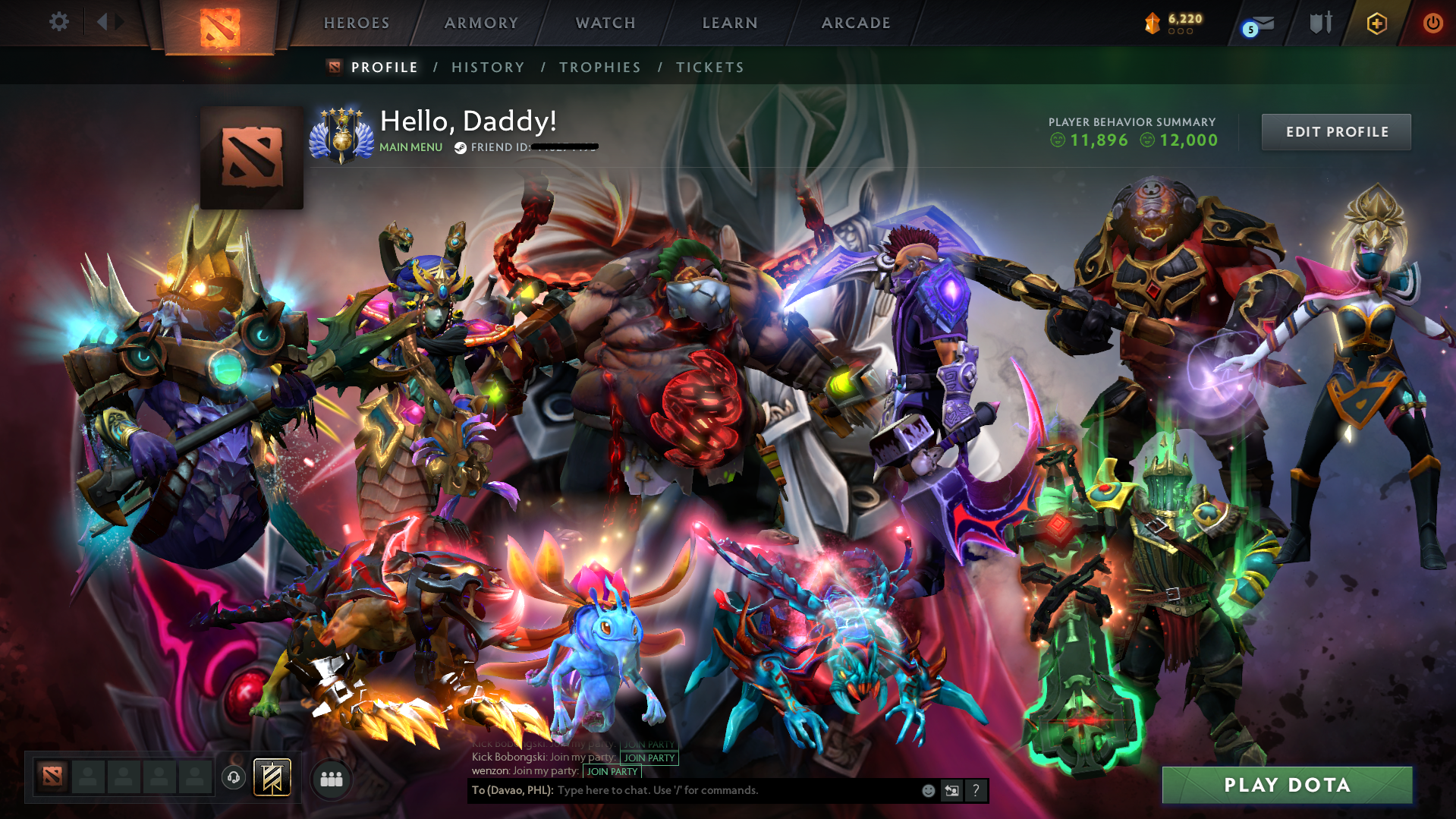Click the power button to exit Dota 2
The height and width of the screenshot is (819, 1456).
point(1432,23)
